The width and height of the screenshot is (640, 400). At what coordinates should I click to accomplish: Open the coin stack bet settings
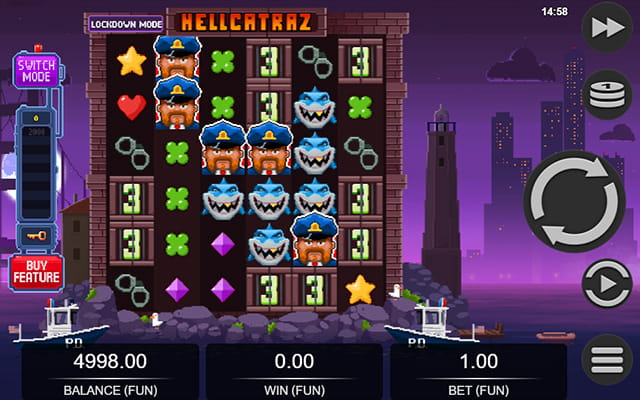click(x=606, y=96)
